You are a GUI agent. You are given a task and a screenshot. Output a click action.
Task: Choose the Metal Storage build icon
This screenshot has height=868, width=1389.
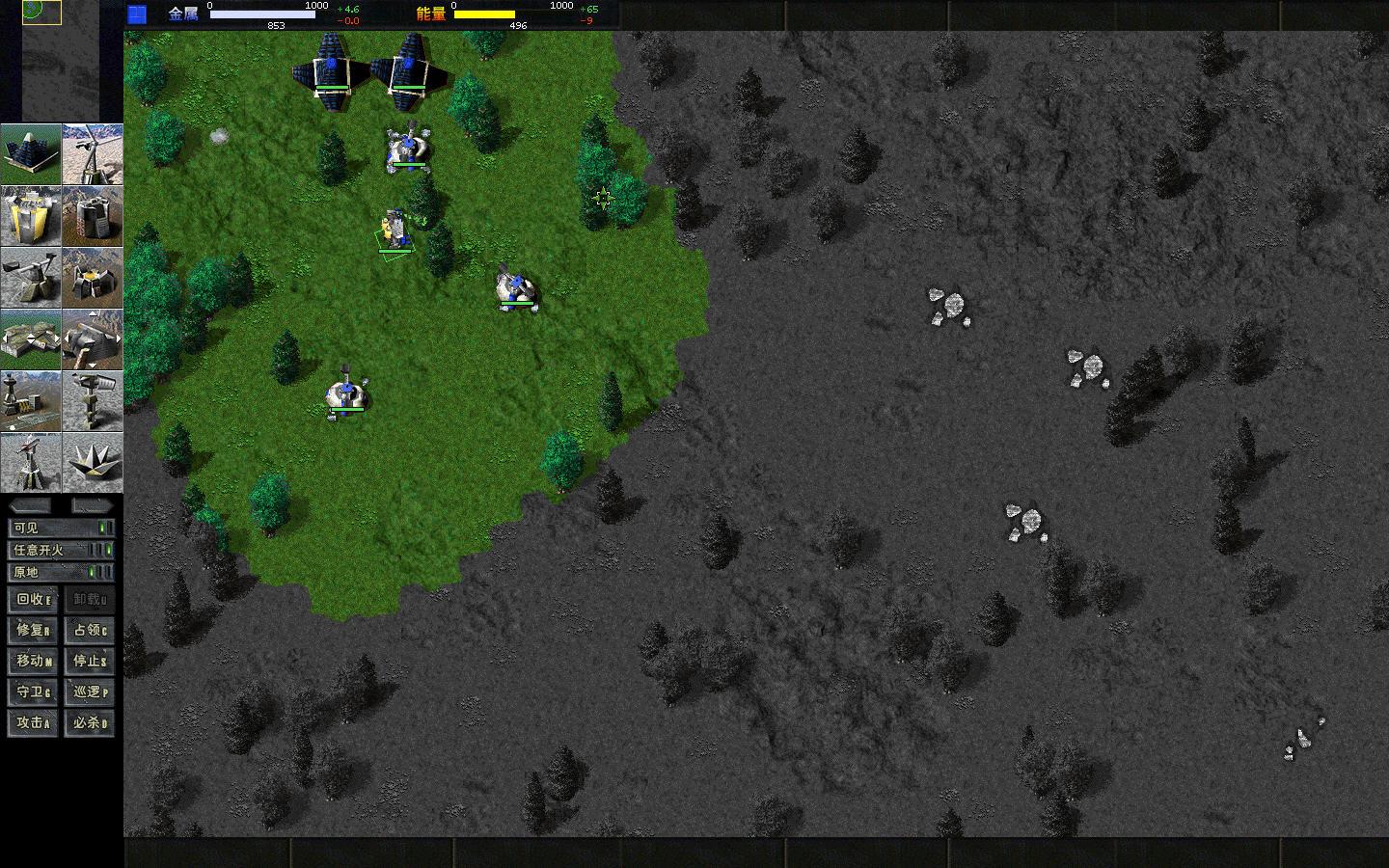click(93, 216)
